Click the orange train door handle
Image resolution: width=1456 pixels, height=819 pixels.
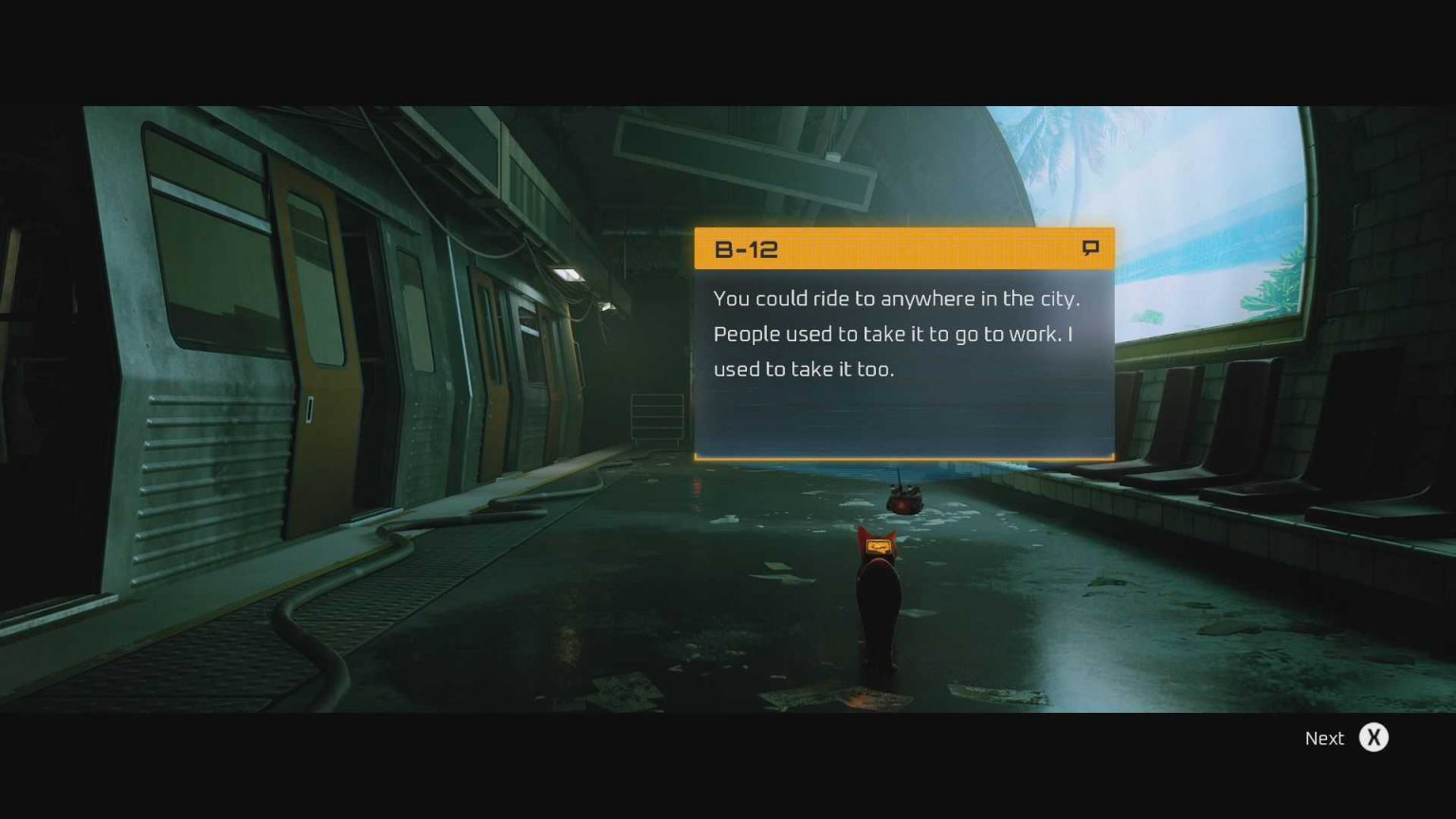click(x=310, y=408)
